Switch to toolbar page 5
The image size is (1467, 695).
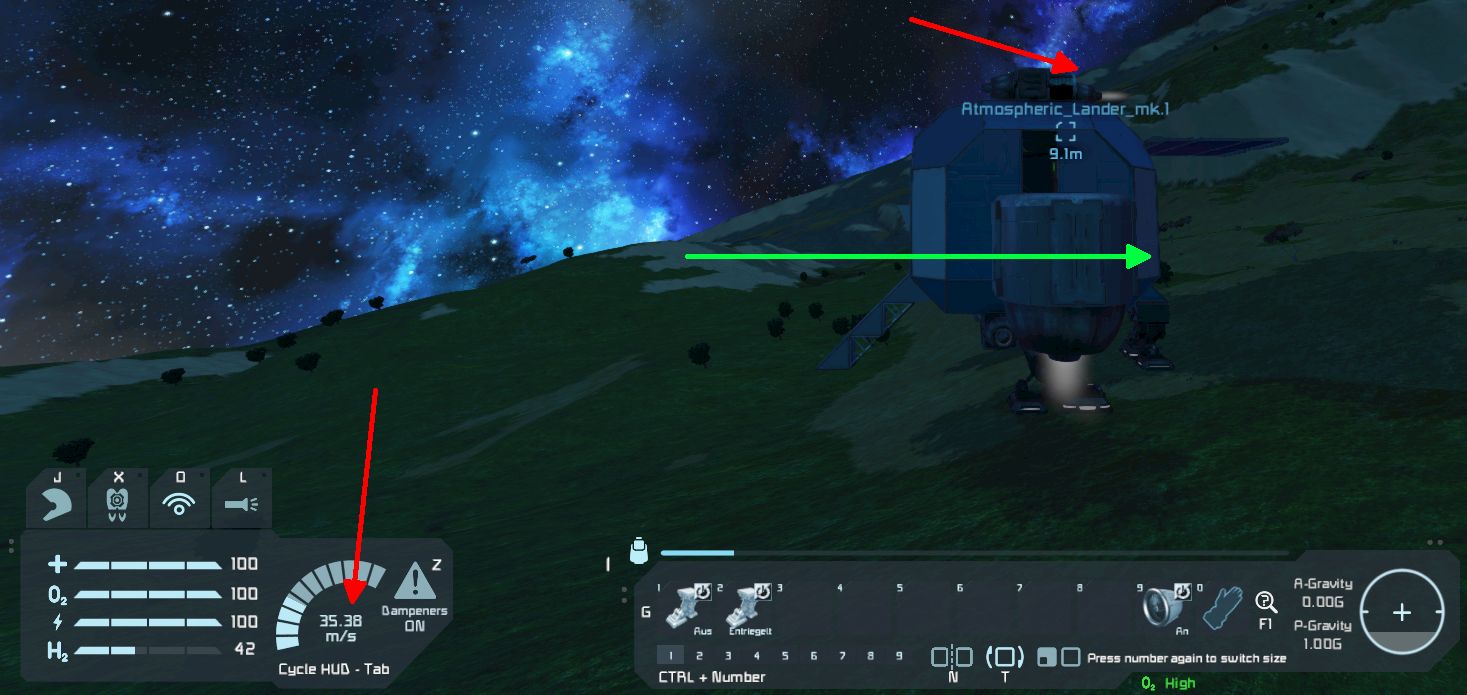pyautogui.click(x=785, y=656)
